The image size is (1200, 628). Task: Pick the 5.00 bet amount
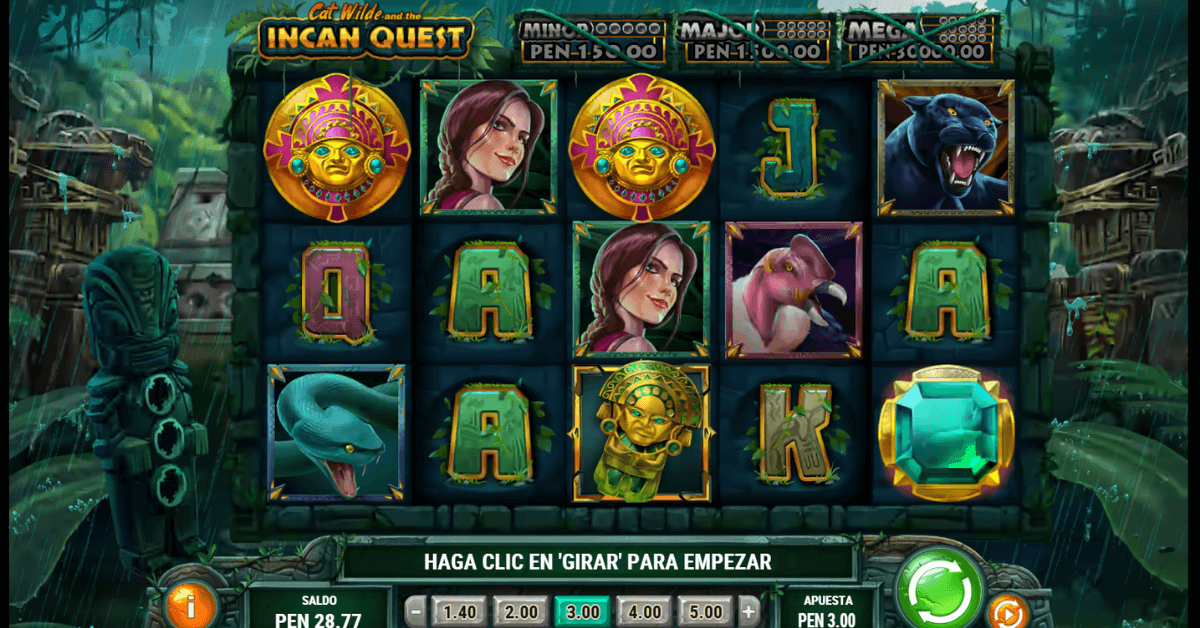pos(704,611)
